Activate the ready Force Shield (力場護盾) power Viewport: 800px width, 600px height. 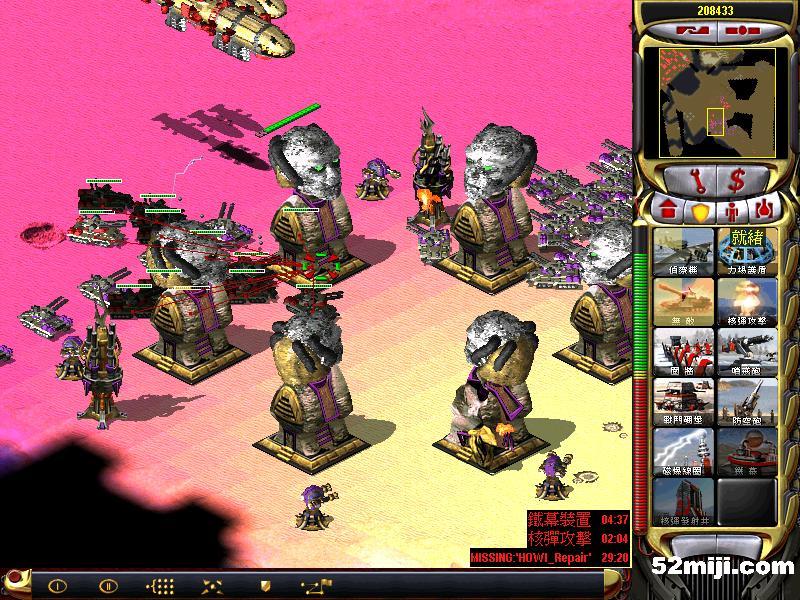[x=747, y=249]
